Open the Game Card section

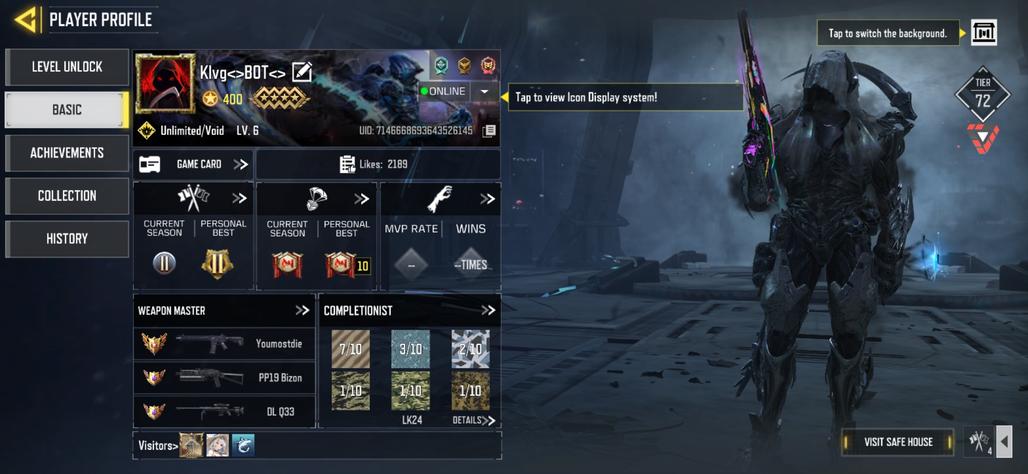[193, 164]
